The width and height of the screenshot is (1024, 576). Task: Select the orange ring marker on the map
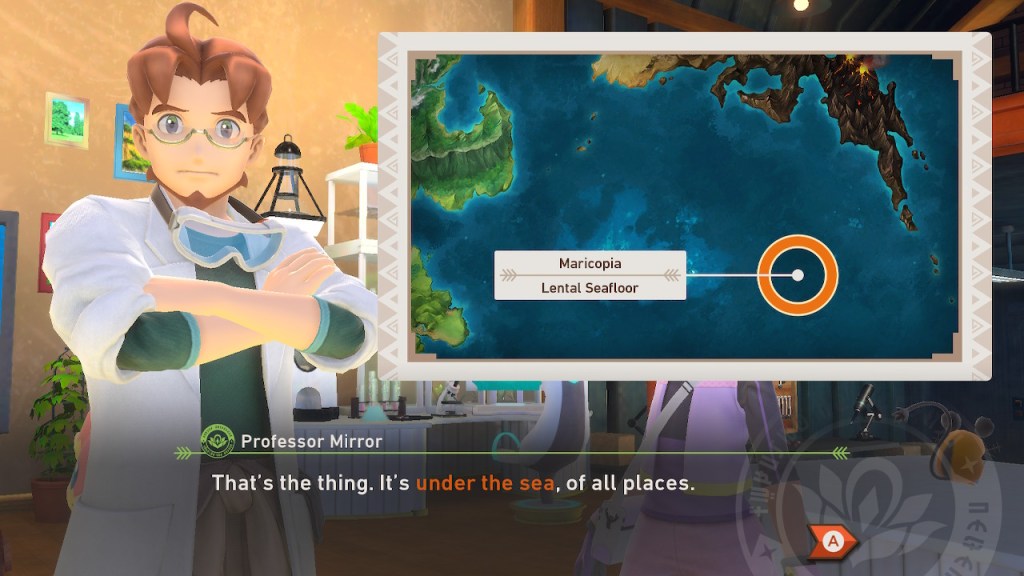tap(797, 275)
